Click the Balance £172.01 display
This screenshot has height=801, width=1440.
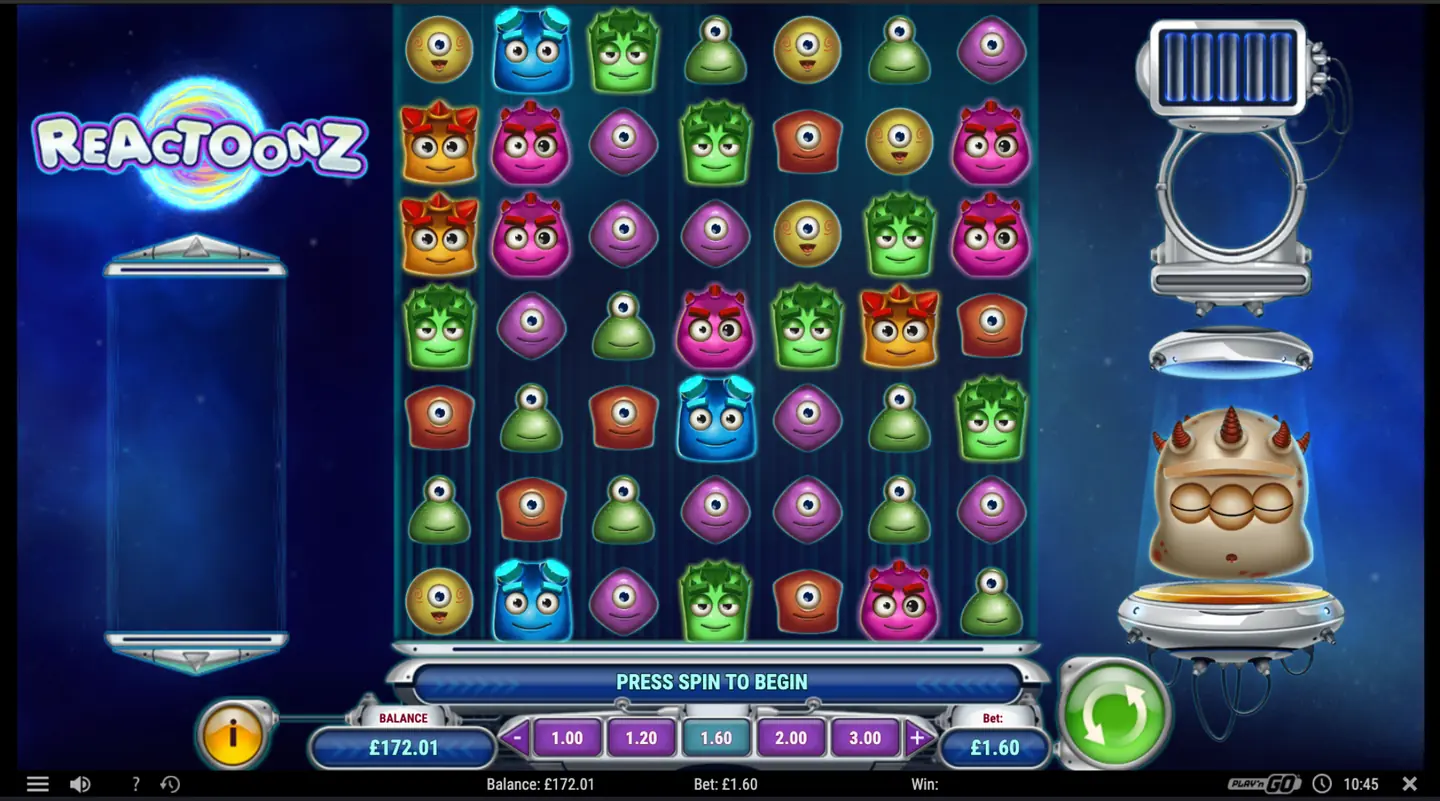(403, 746)
